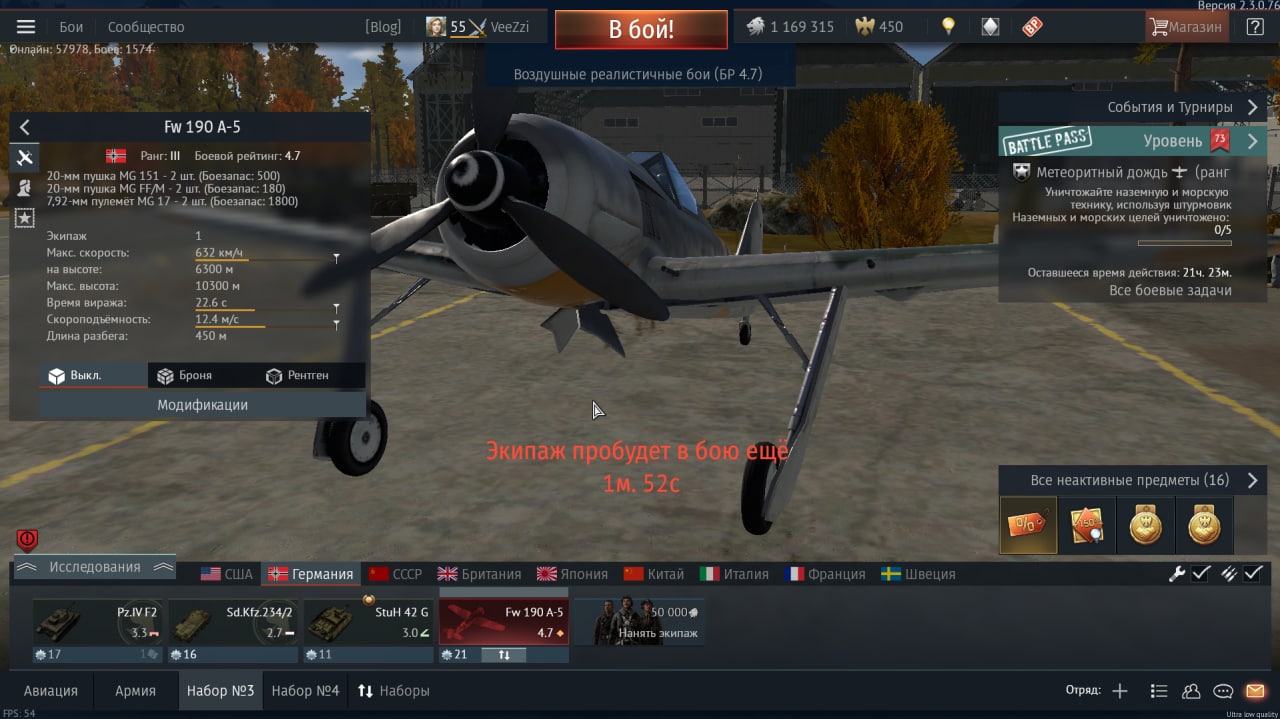Open the mail envelope icon
The width and height of the screenshot is (1280, 719).
point(1255,691)
